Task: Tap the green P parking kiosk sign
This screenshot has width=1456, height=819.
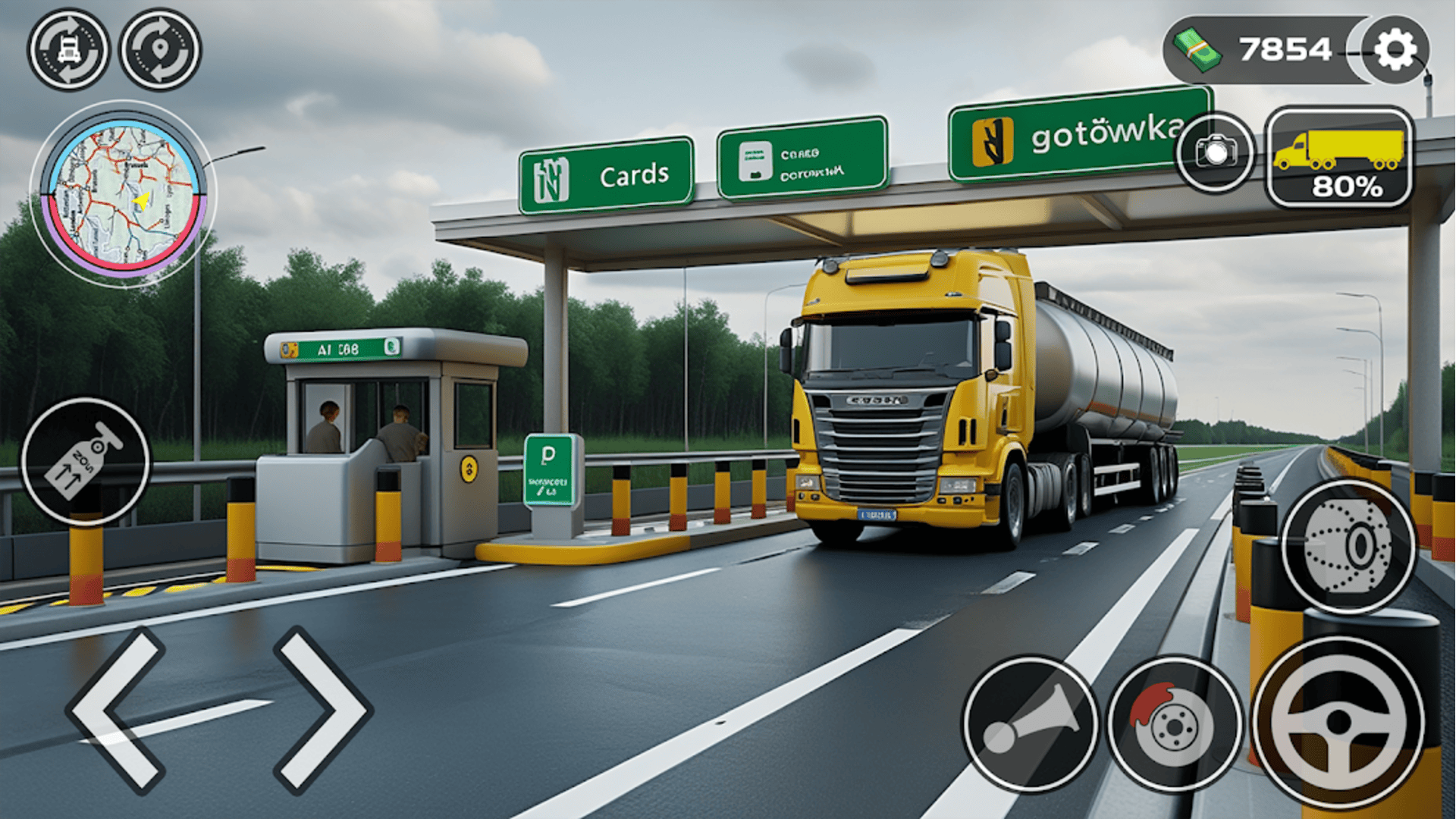Action: [x=549, y=470]
